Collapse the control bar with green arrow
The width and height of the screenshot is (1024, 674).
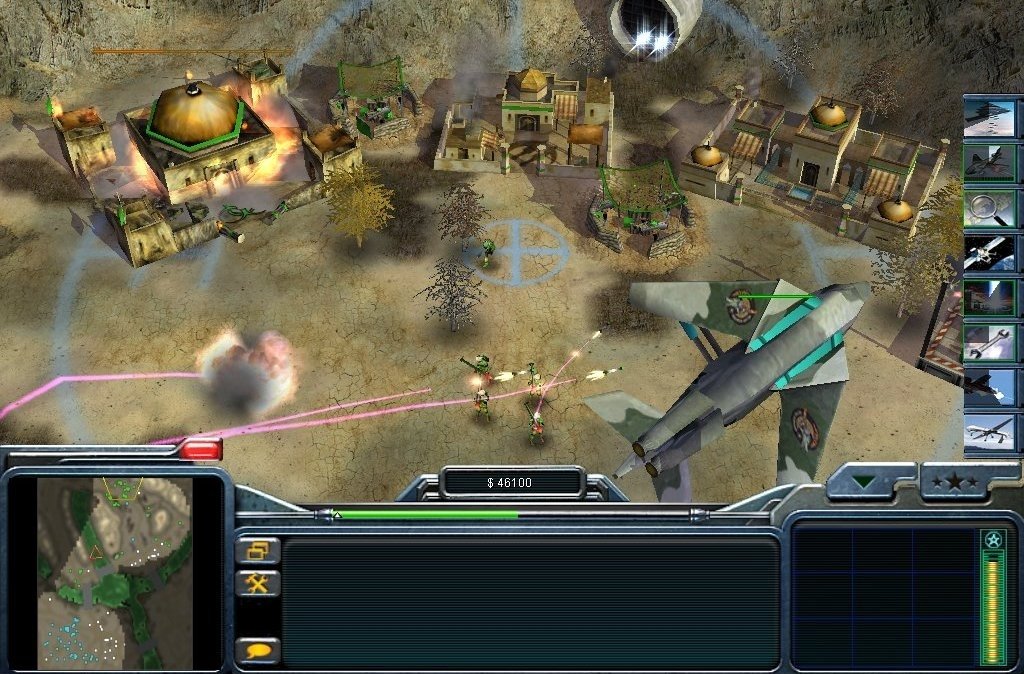pos(865,482)
